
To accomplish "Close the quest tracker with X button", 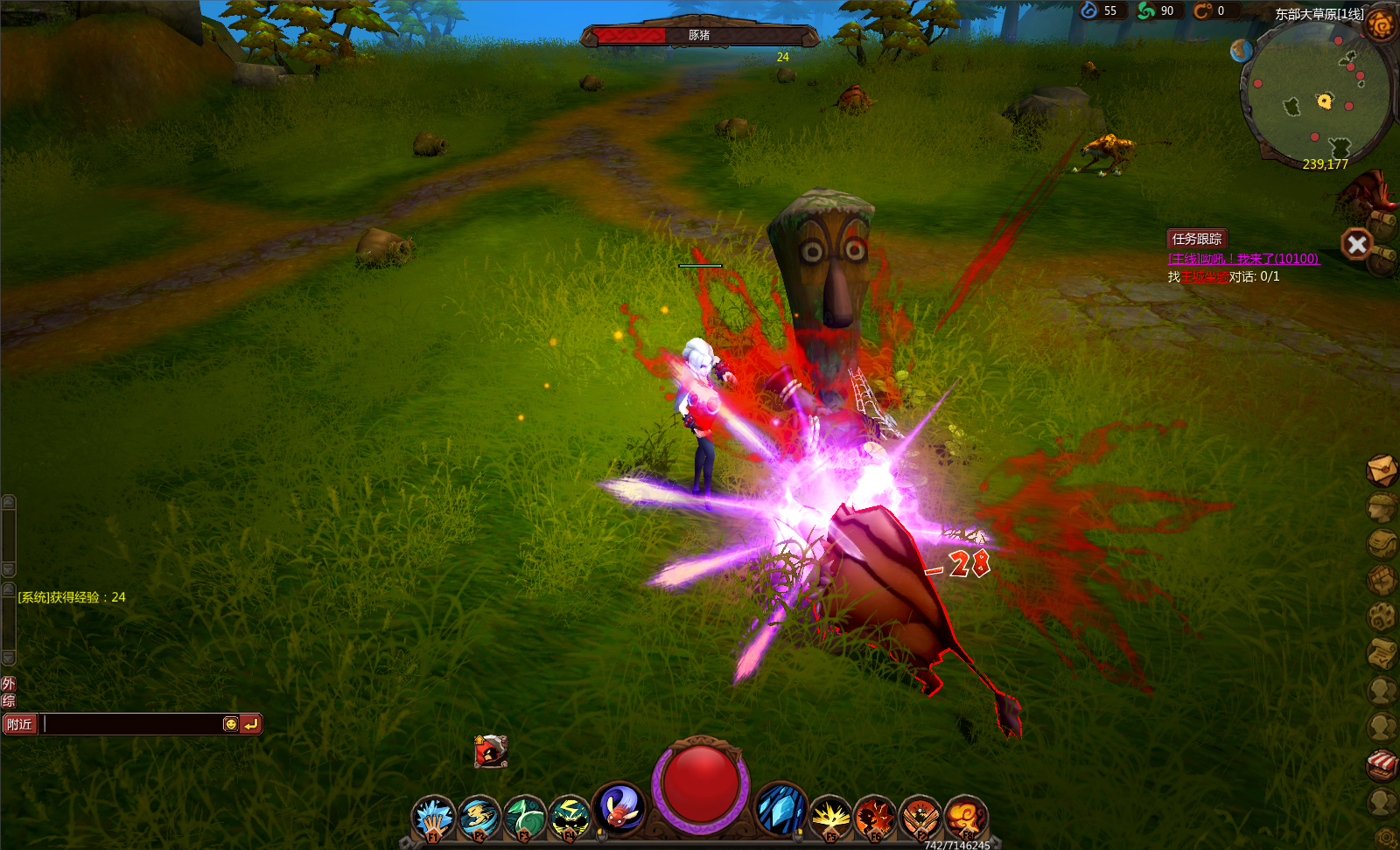I will (x=1357, y=244).
